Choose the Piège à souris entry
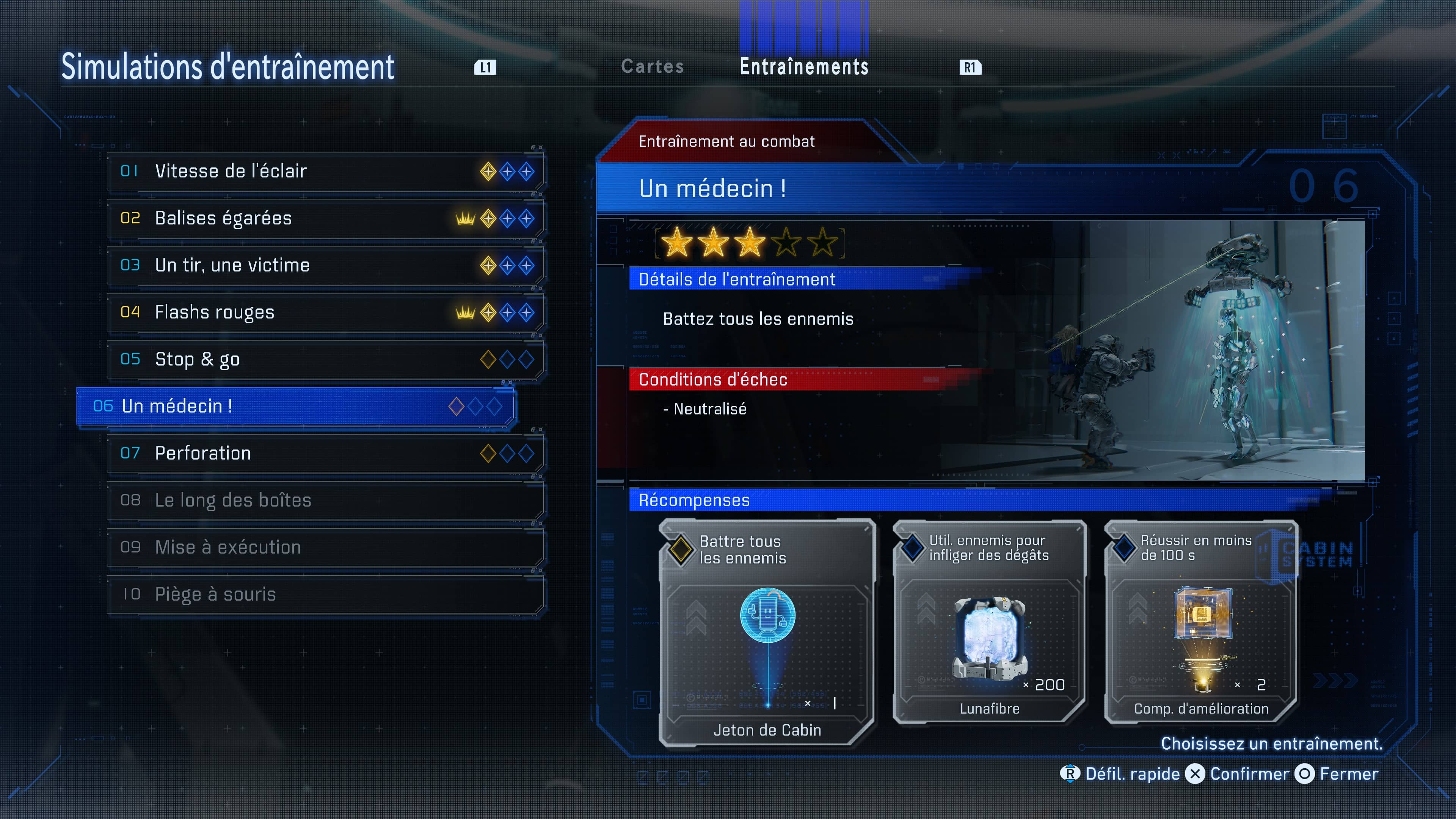Image resolution: width=1456 pixels, height=819 pixels. coord(325,594)
